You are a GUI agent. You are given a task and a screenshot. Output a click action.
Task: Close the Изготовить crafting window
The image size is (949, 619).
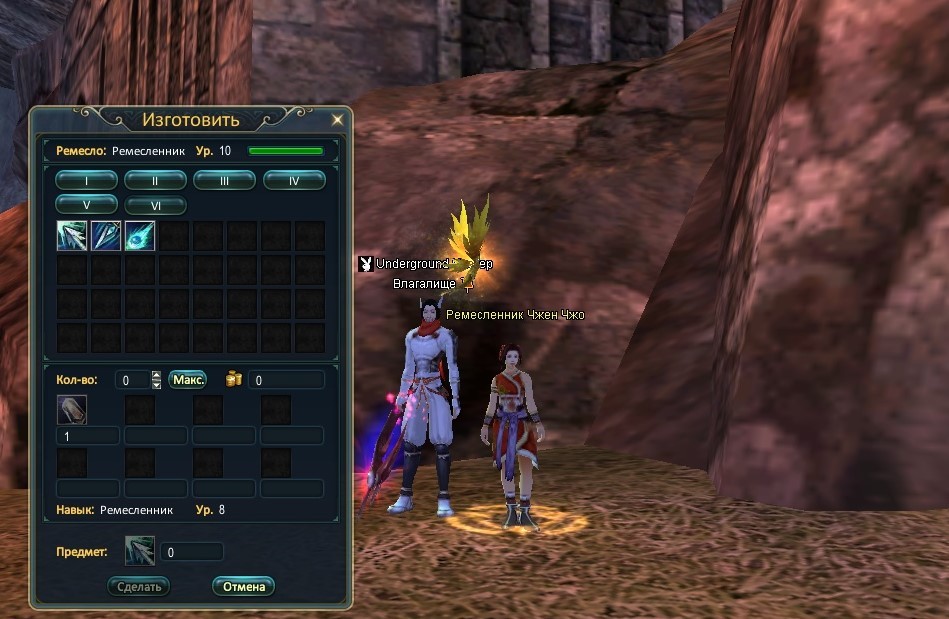click(x=337, y=120)
